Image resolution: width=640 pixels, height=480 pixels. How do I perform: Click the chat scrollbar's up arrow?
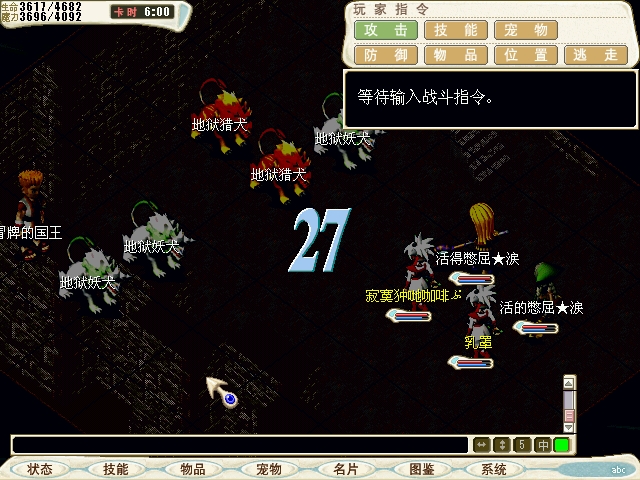pos(569,382)
